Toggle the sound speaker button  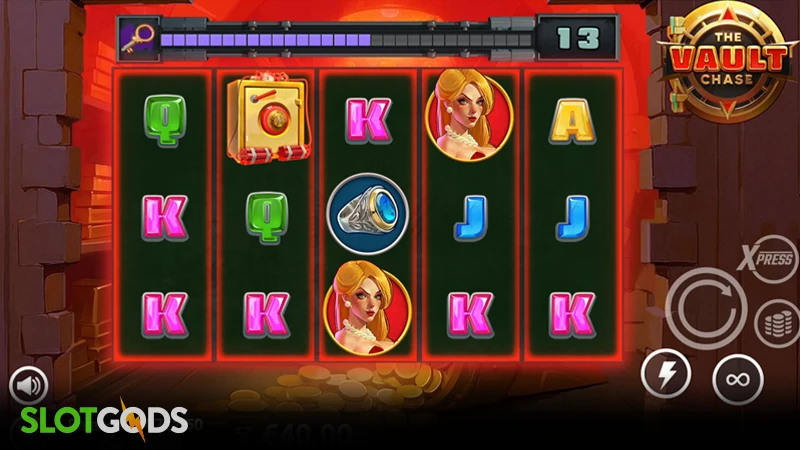click(30, 386)
